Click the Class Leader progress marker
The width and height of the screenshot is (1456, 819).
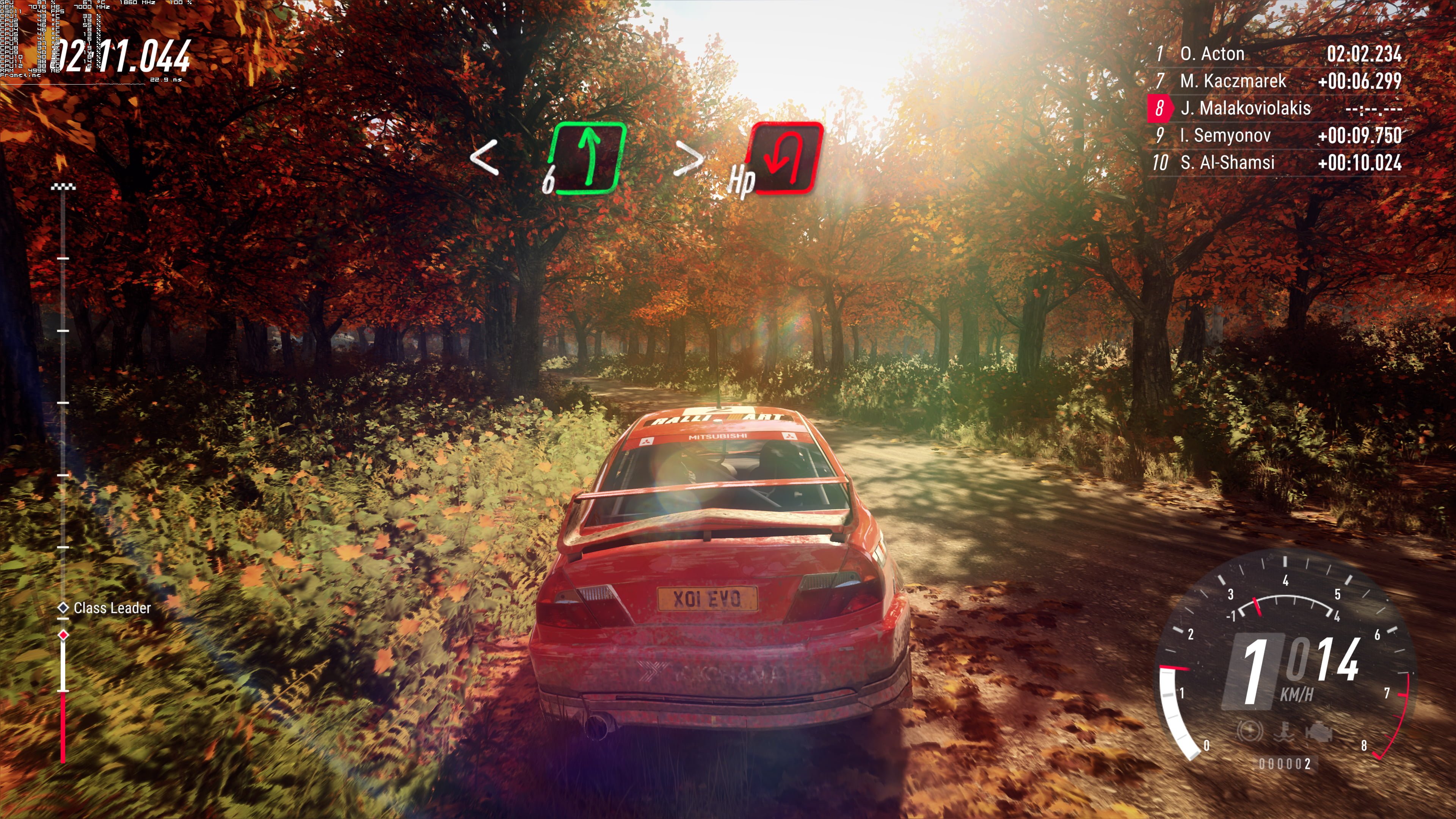pos(63,607)
